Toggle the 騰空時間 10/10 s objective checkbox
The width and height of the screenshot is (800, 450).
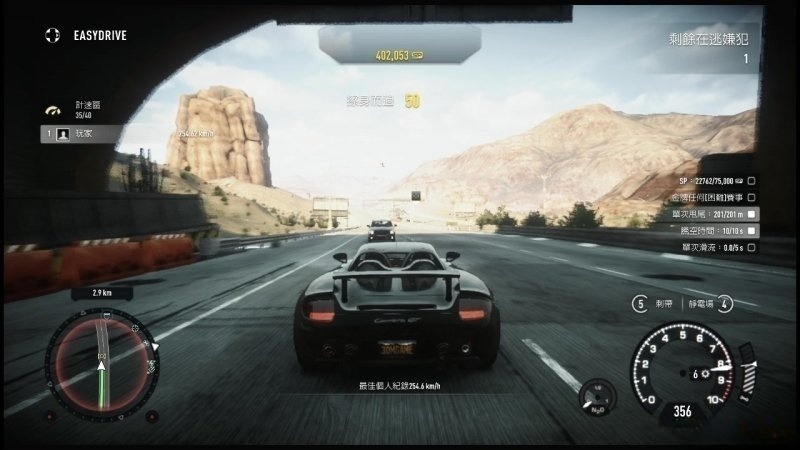751,230
